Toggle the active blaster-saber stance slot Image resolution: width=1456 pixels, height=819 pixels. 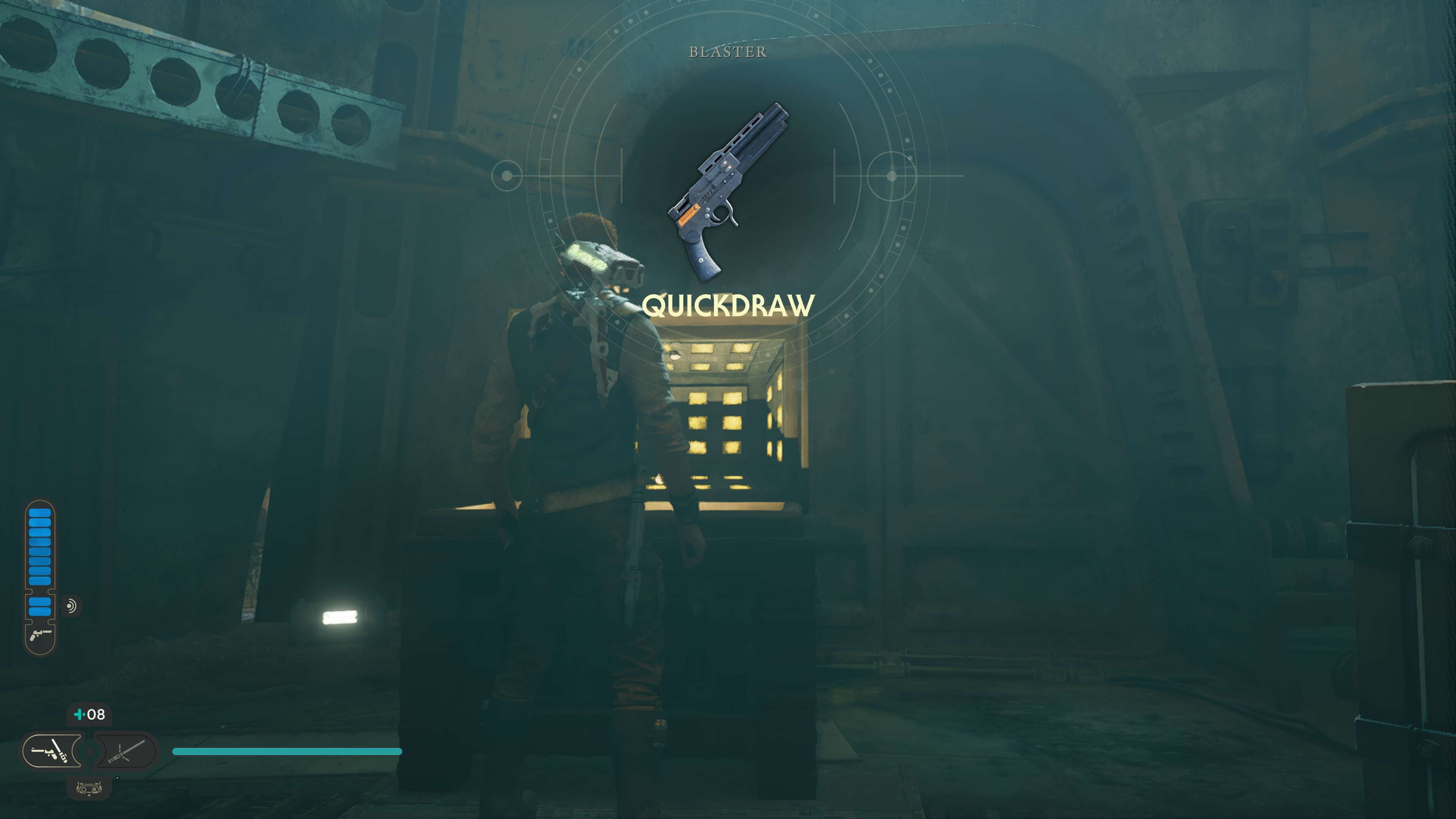(52, 751)
